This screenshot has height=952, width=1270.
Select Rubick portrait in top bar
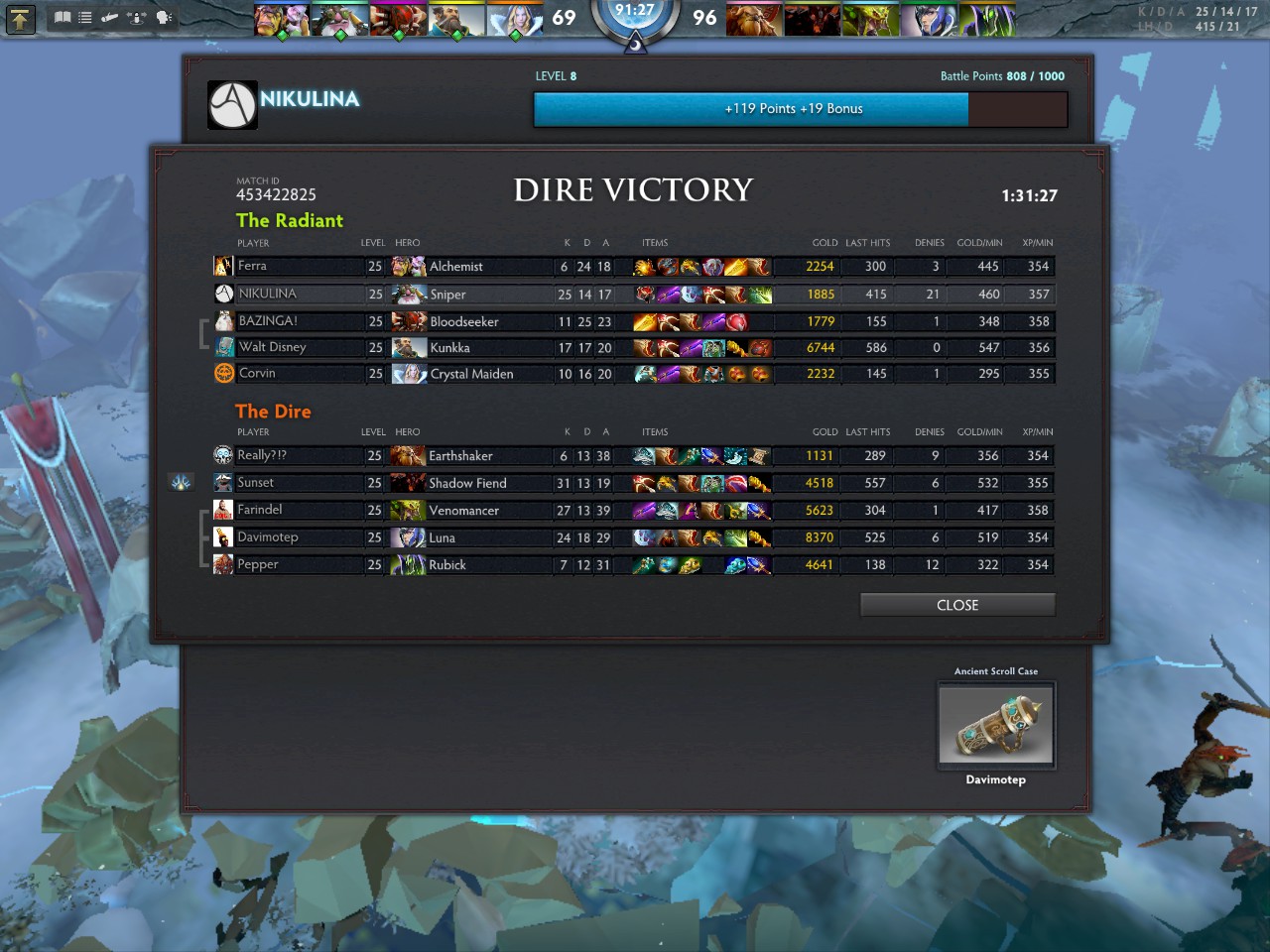click(986, 20)
